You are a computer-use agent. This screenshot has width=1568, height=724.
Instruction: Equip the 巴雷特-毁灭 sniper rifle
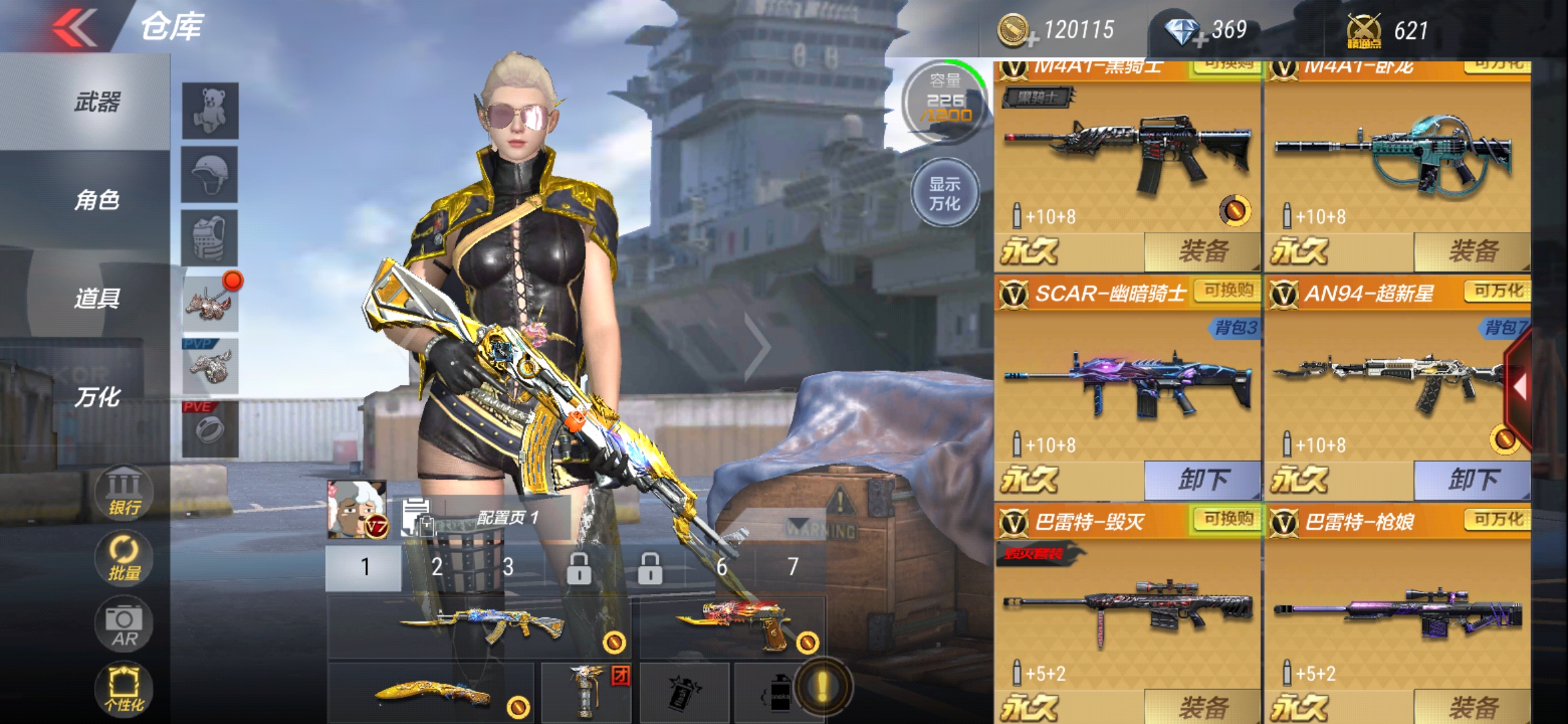coord(1202,707)
